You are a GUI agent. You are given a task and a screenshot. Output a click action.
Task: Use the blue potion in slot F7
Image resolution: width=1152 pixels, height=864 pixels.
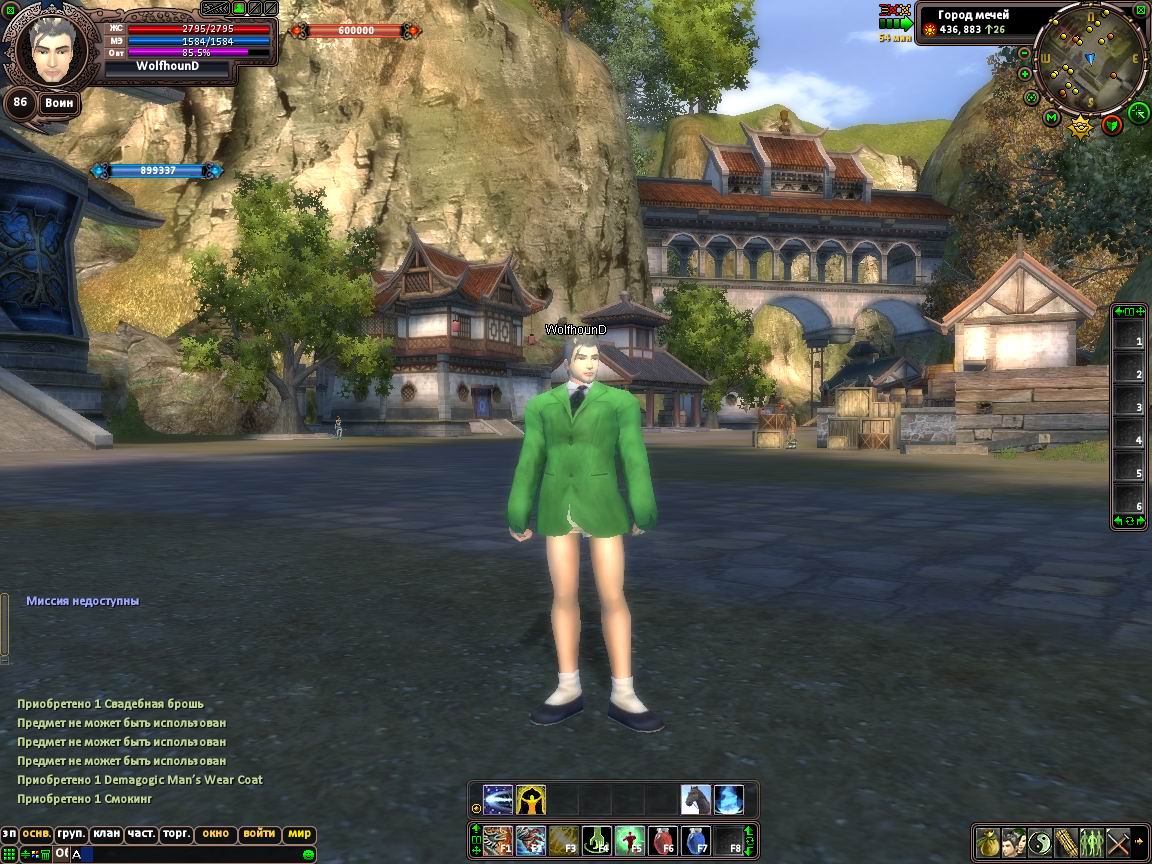point(696,841)
